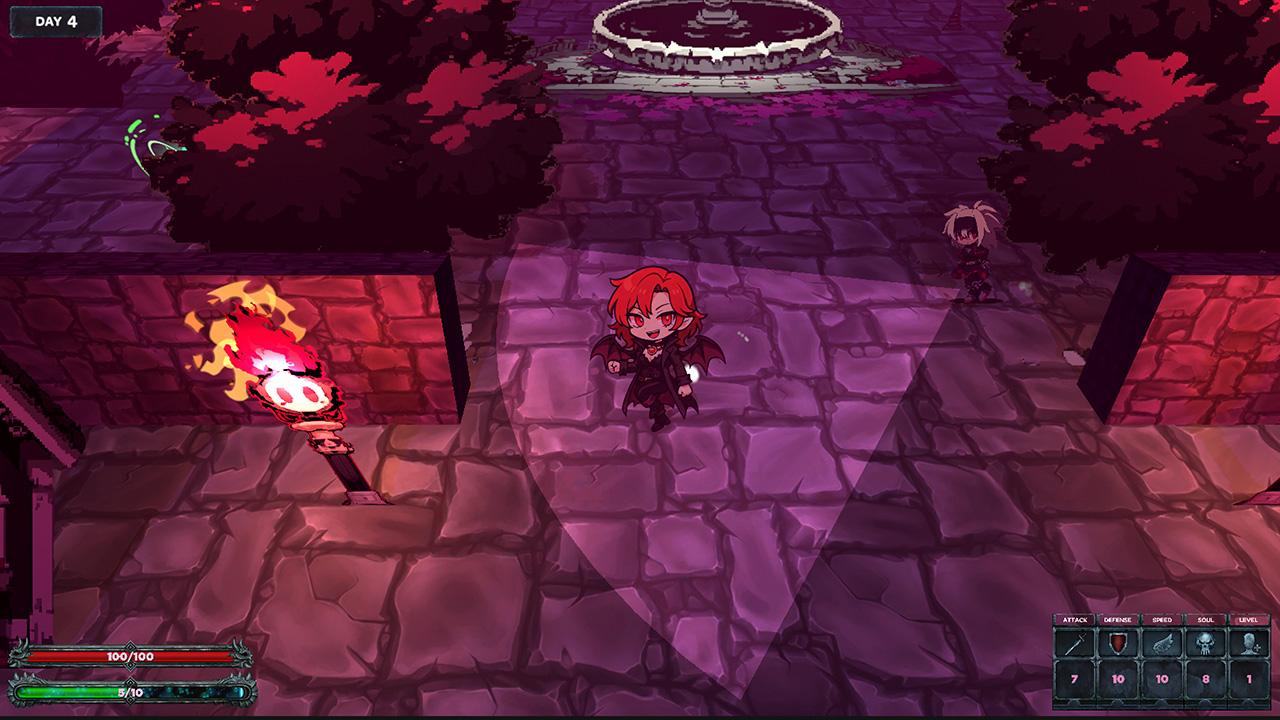The width and height of the screenshot is (1280, 720).
Task: Click the skull icon in the SOUL slot
Action: [1204, 642]
